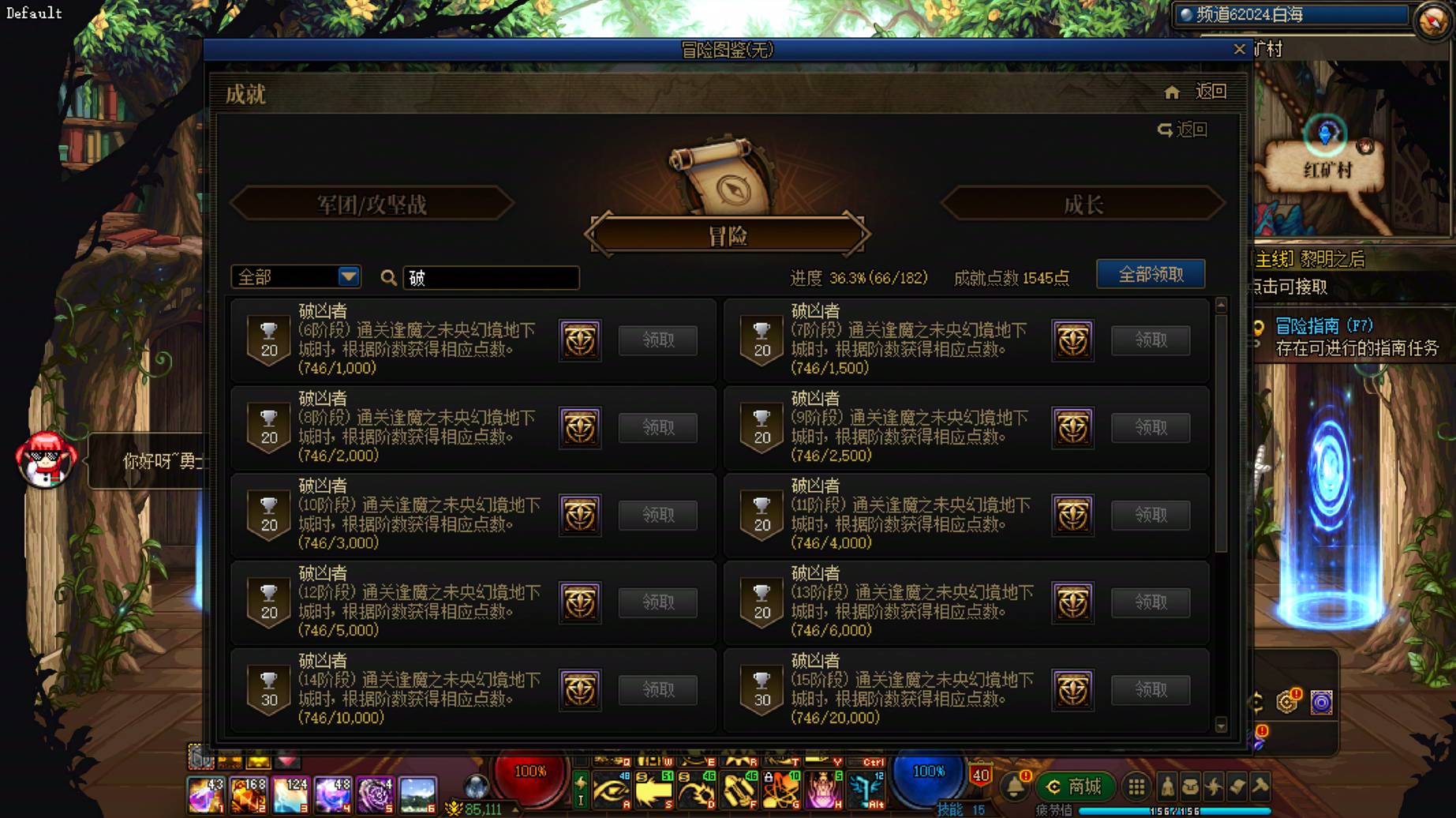Expand the gold amount arrow beside 85,111
Image resolution: width=1456 pixels, height=818 pixels.
tap(514, 809)
